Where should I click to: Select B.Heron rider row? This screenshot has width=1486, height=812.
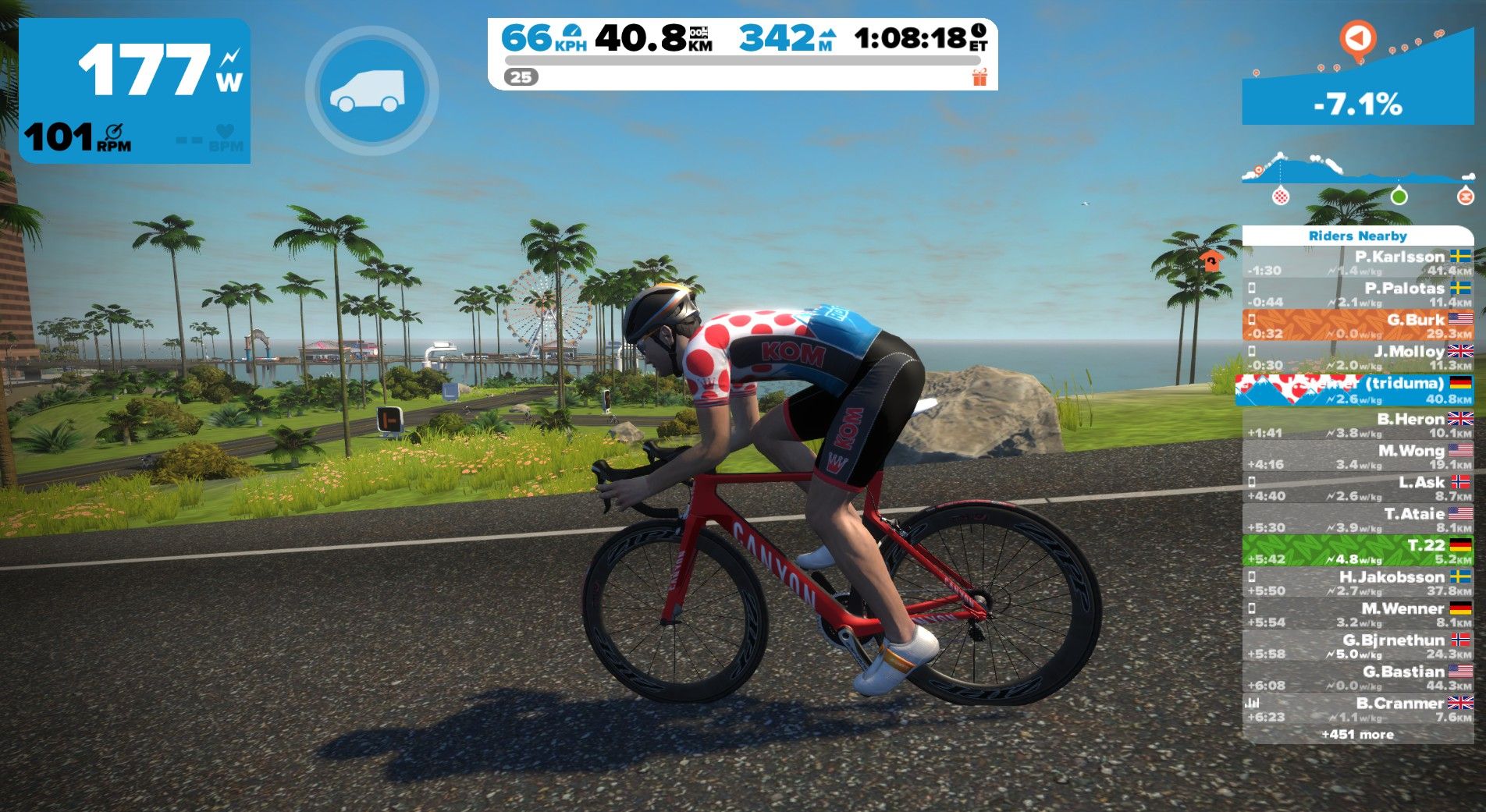(x=1357, y=425)
